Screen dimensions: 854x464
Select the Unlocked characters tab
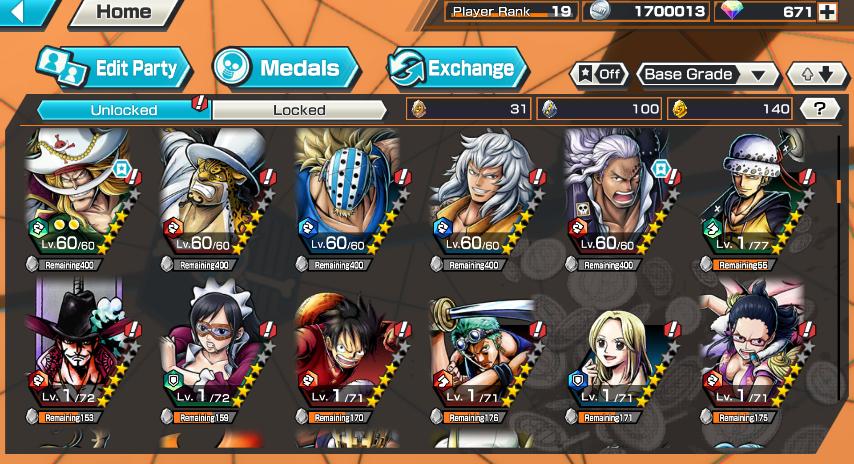point(123,110)
